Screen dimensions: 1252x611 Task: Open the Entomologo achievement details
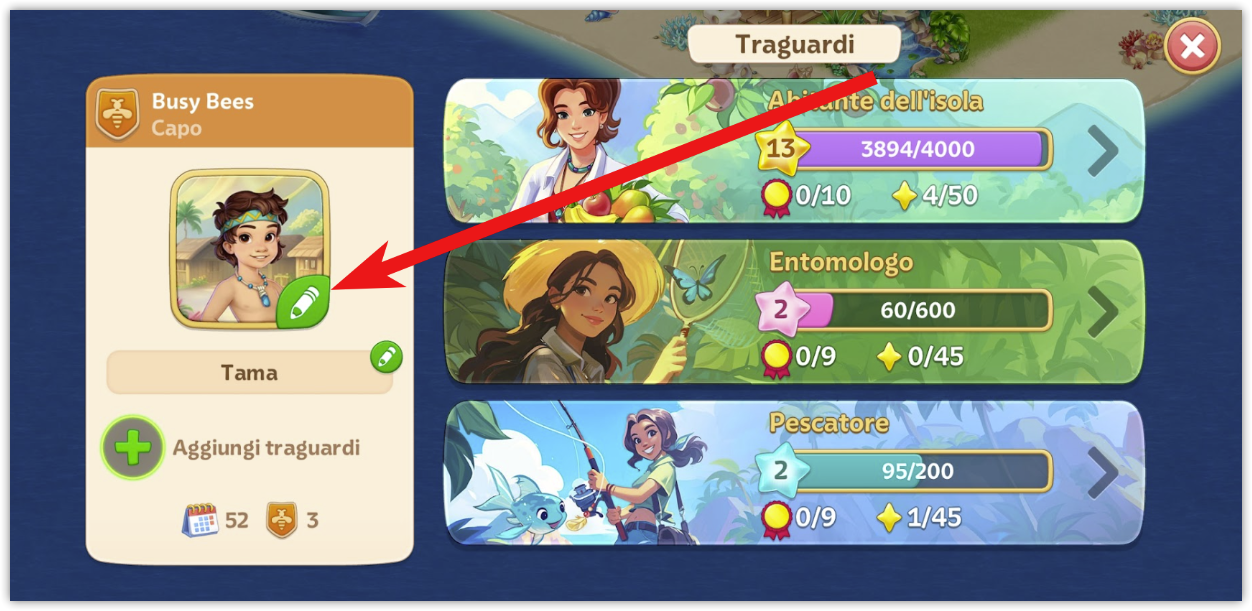pyautogui.click(x=1102, y=311)
